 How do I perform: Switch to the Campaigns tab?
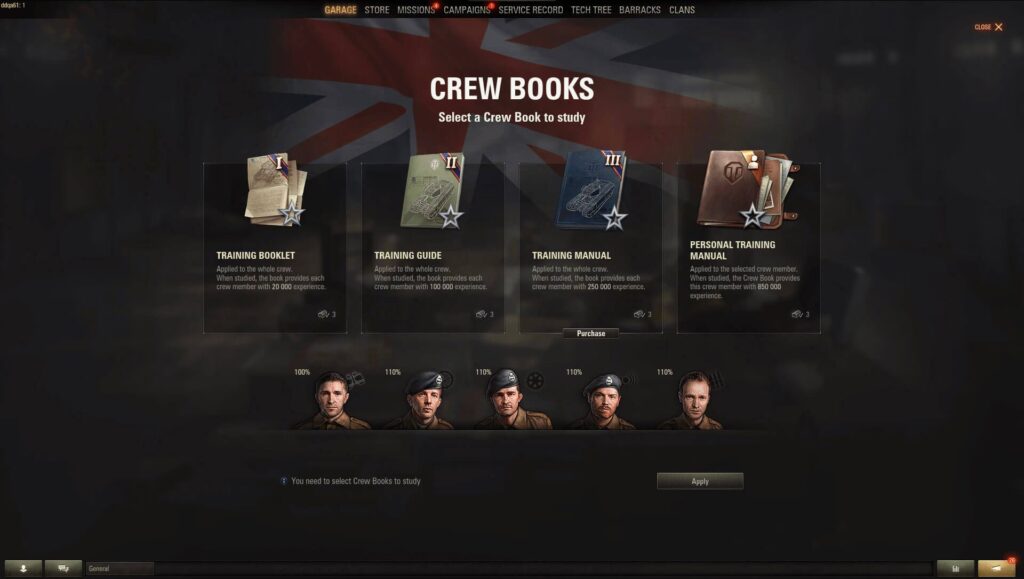coord(466,10)
